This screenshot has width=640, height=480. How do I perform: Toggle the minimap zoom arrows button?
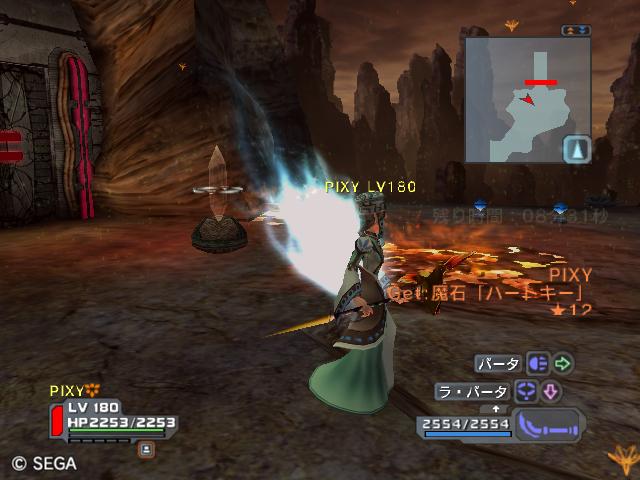coord(576,30)
